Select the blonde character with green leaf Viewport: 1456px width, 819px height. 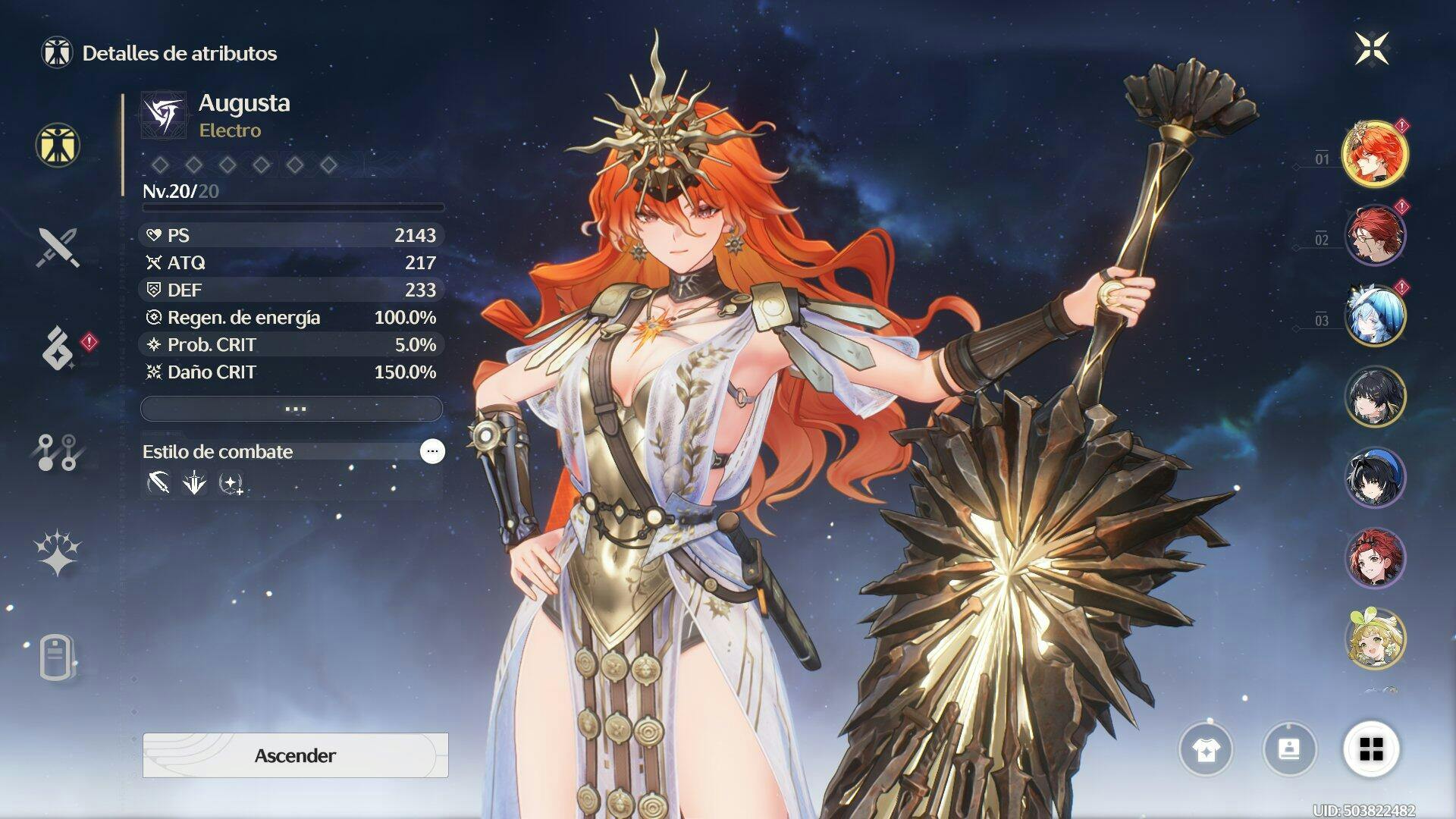point(1374,639)
